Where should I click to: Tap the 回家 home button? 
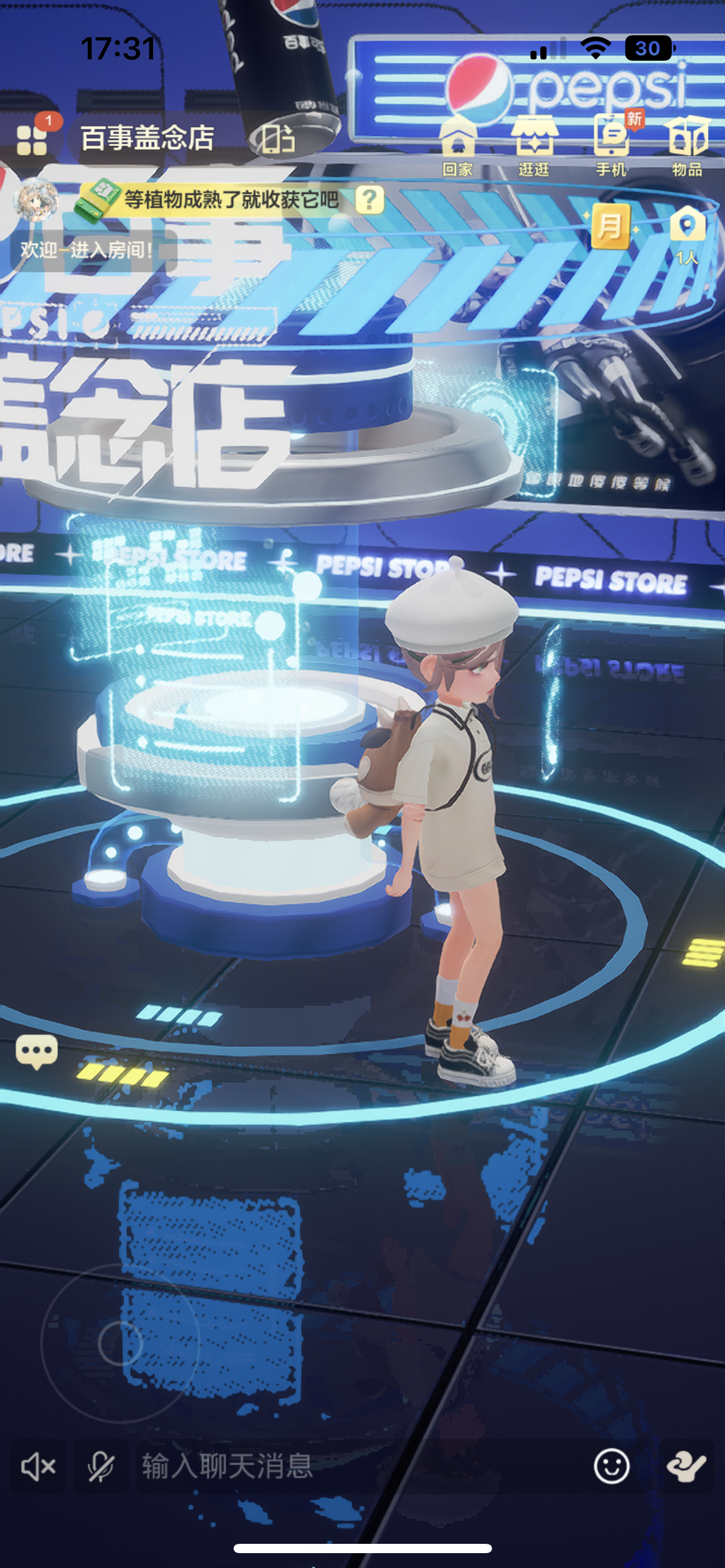(458, 147)
